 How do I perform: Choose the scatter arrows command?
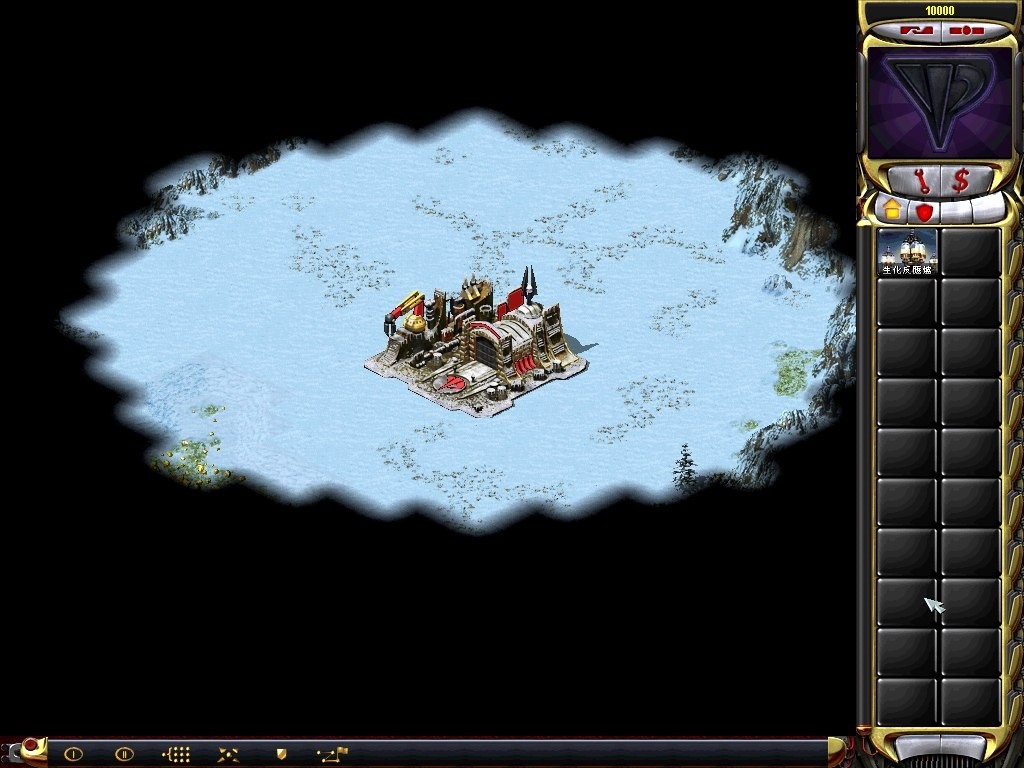(x=228, y=754)
